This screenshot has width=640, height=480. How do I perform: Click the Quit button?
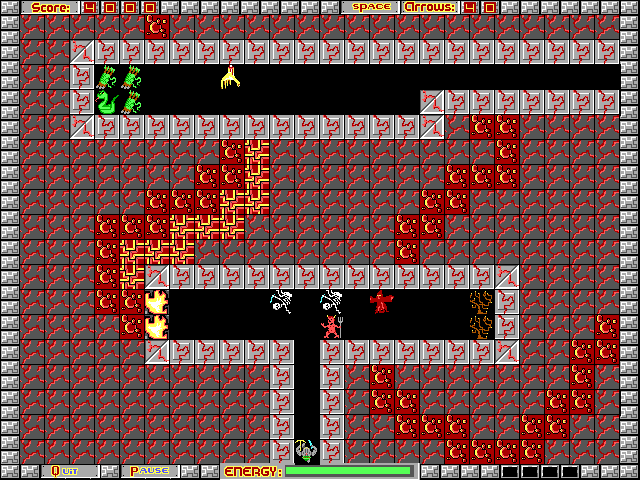[70, 471]
